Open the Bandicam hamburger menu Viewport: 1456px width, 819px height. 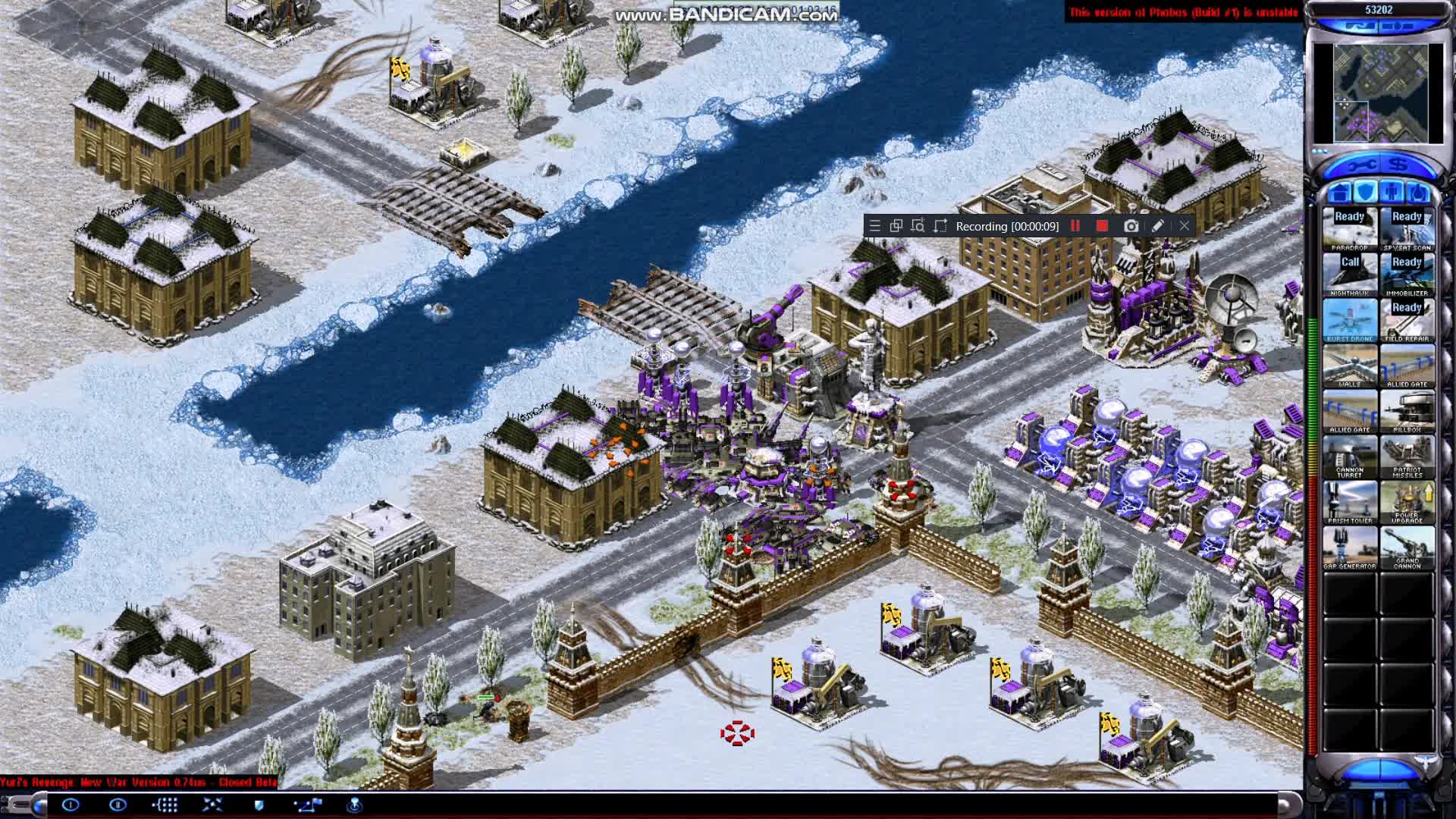(x=874, y=226)
